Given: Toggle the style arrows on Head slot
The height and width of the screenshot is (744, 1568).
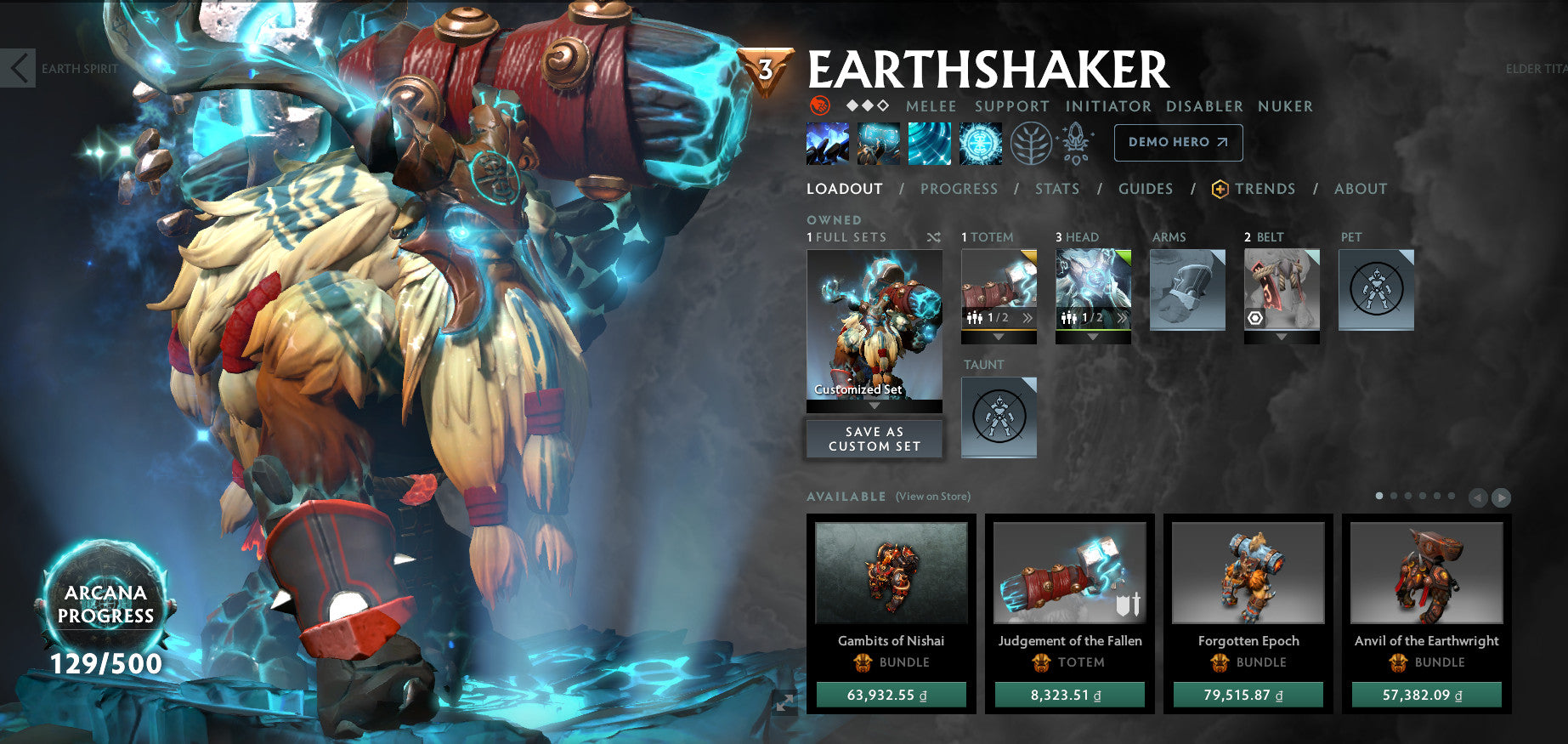Looking at the screenshot, I should tap(1124, 319).
